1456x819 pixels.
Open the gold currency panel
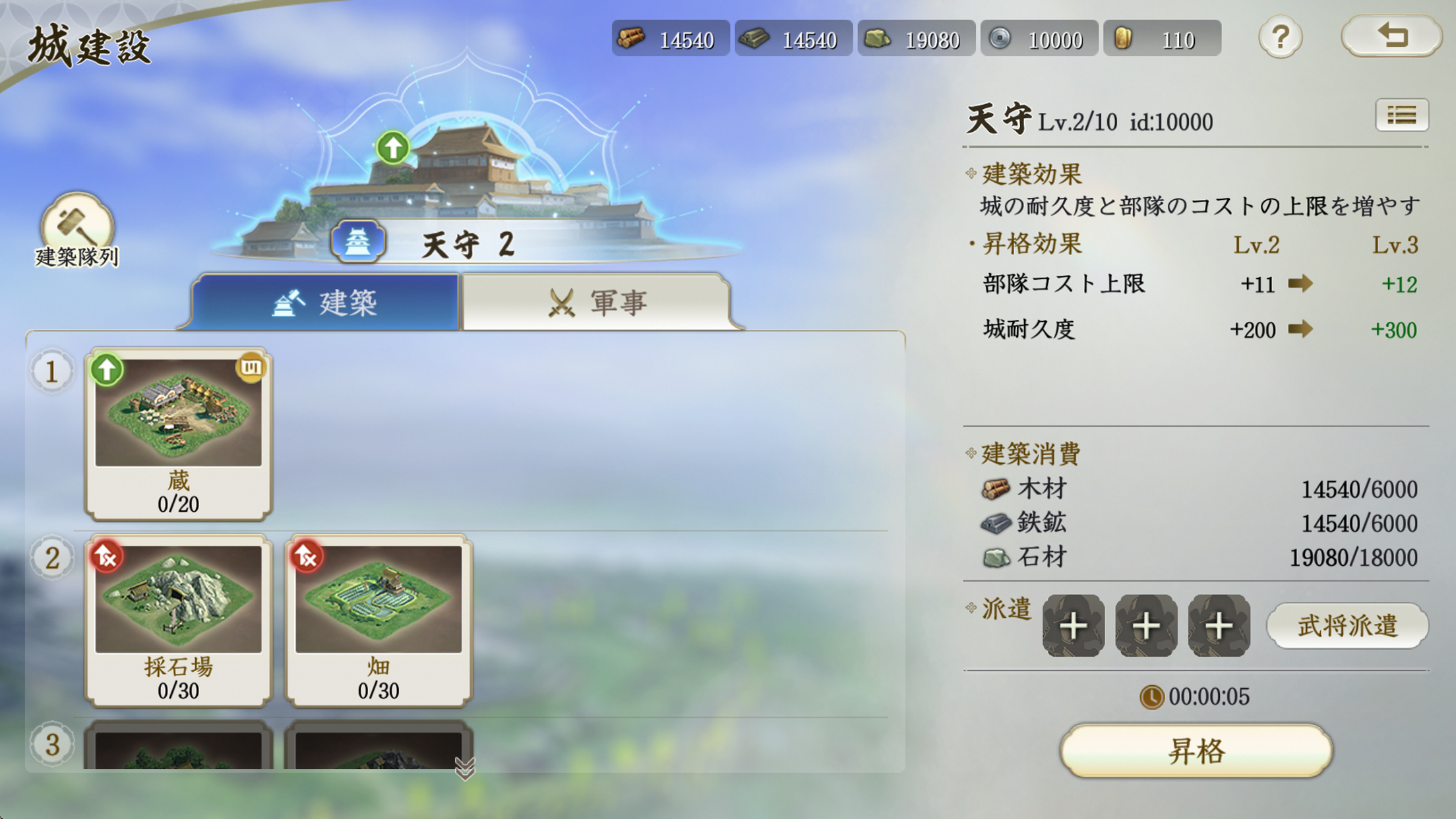click(1163, 38)
